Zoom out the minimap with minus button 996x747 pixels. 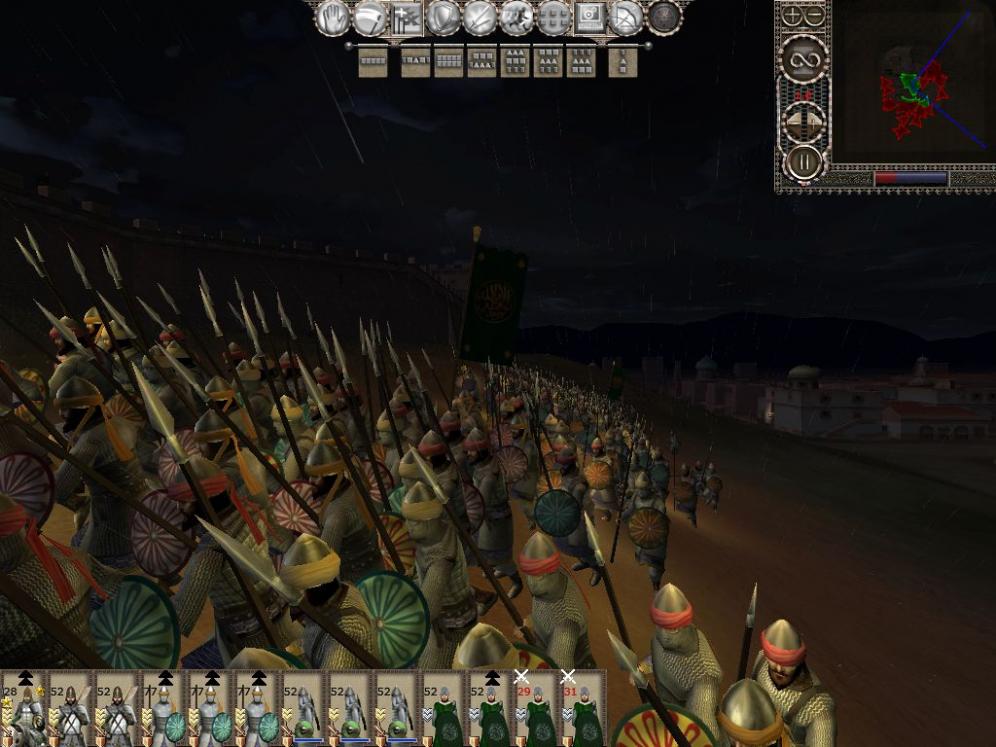(815, 15)
